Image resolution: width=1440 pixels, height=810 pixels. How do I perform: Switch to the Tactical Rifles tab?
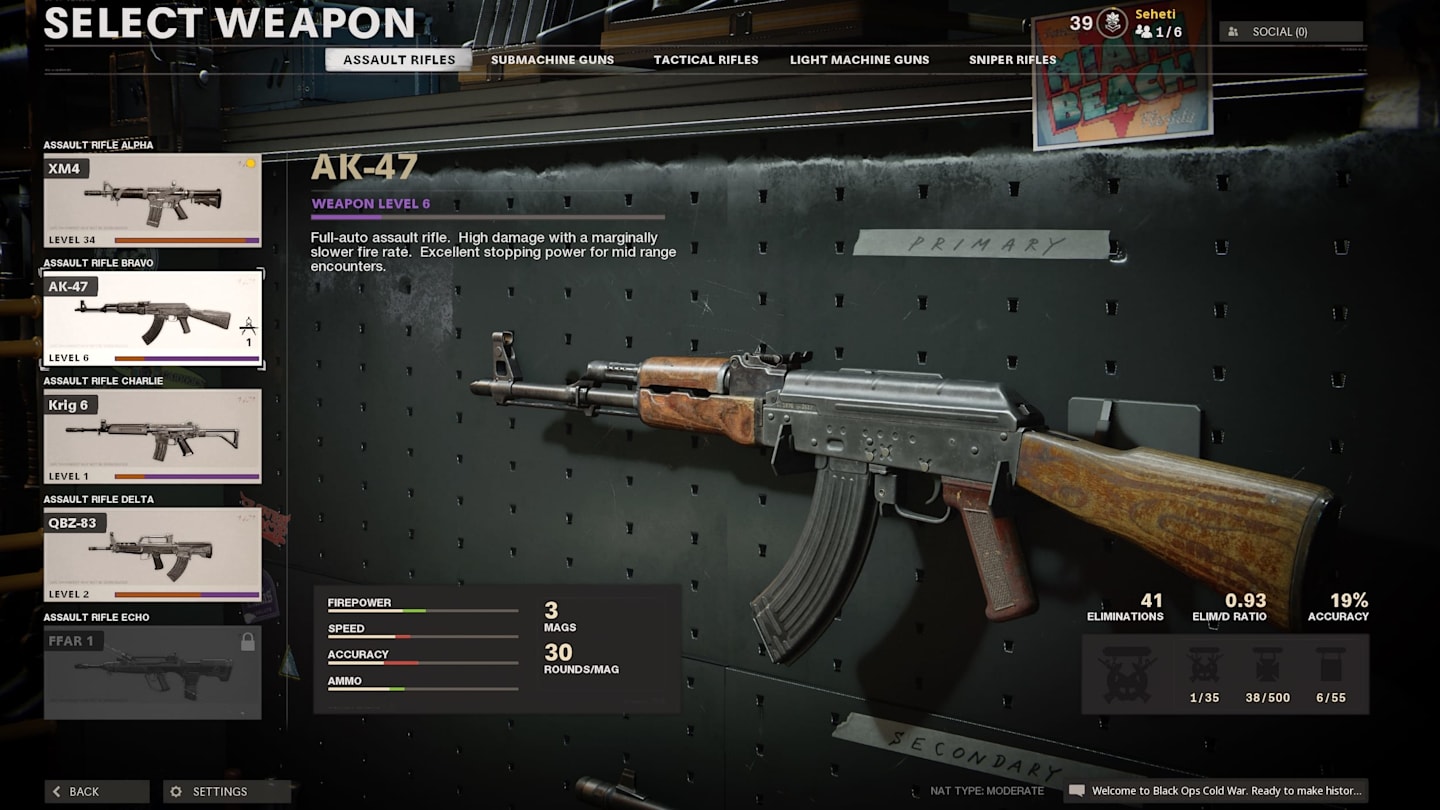[706, 59]
